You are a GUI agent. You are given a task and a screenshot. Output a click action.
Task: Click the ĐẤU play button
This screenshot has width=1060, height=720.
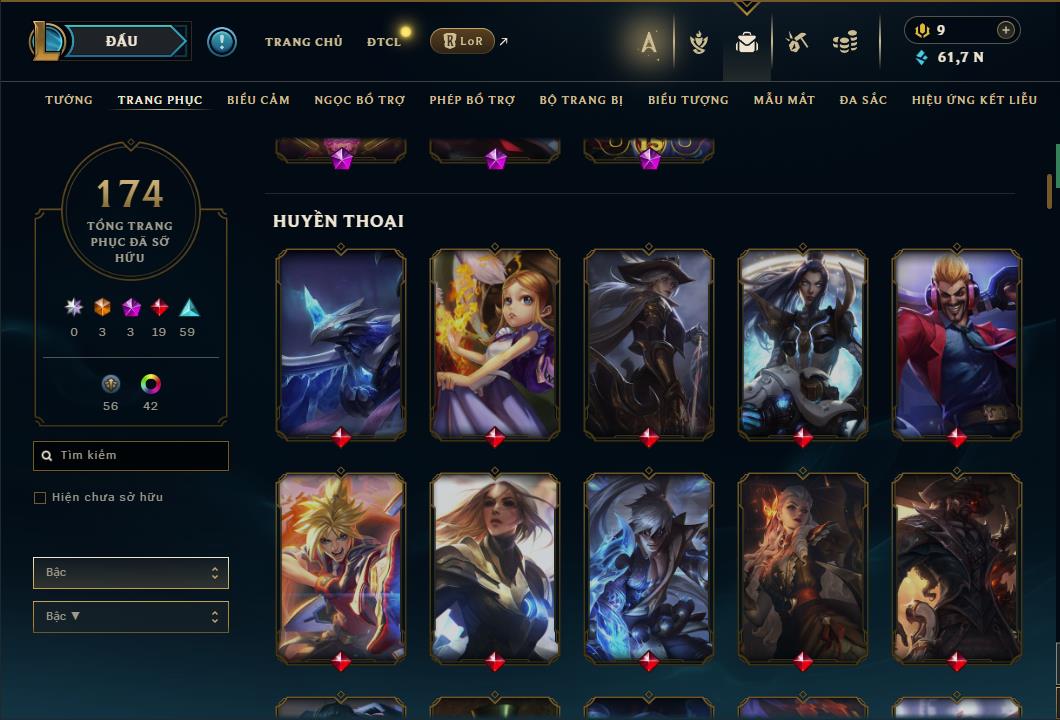click(122, 41)
